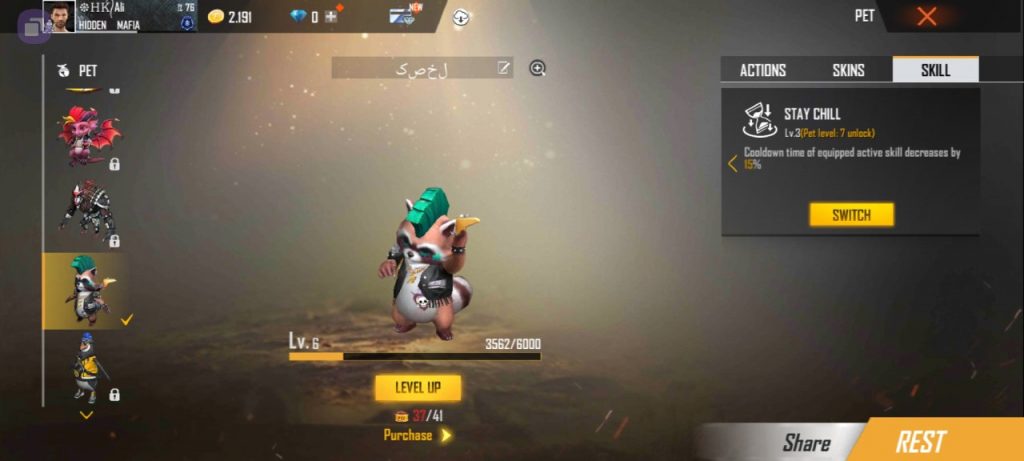This screenshot has width=1024, height=461.
Task: View previous skill with left arrow
Action: click(732, 163)
